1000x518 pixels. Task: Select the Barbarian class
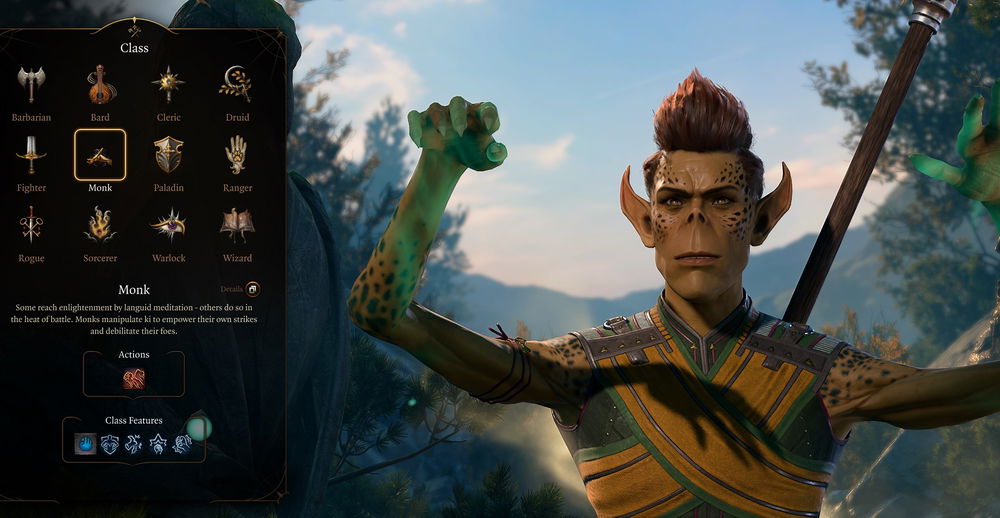[32, 86]
